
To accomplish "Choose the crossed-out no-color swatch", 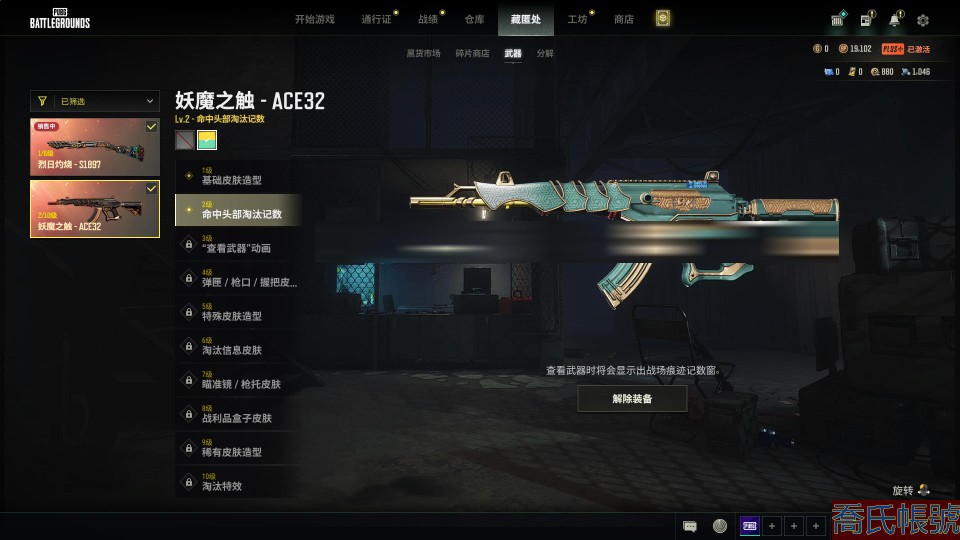I will click(184, 140).
